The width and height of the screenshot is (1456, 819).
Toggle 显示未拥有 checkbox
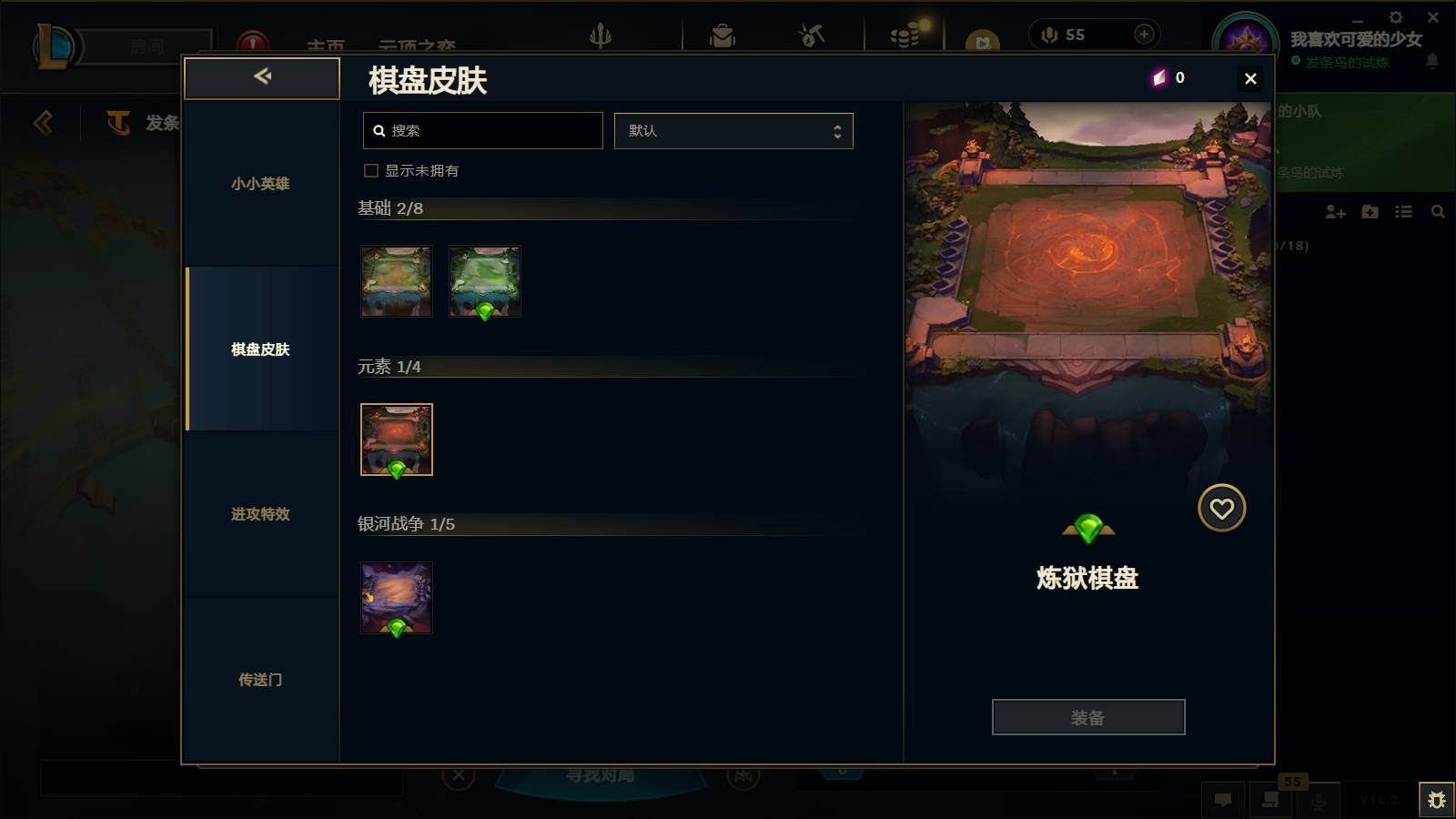[x=371, y=170]
